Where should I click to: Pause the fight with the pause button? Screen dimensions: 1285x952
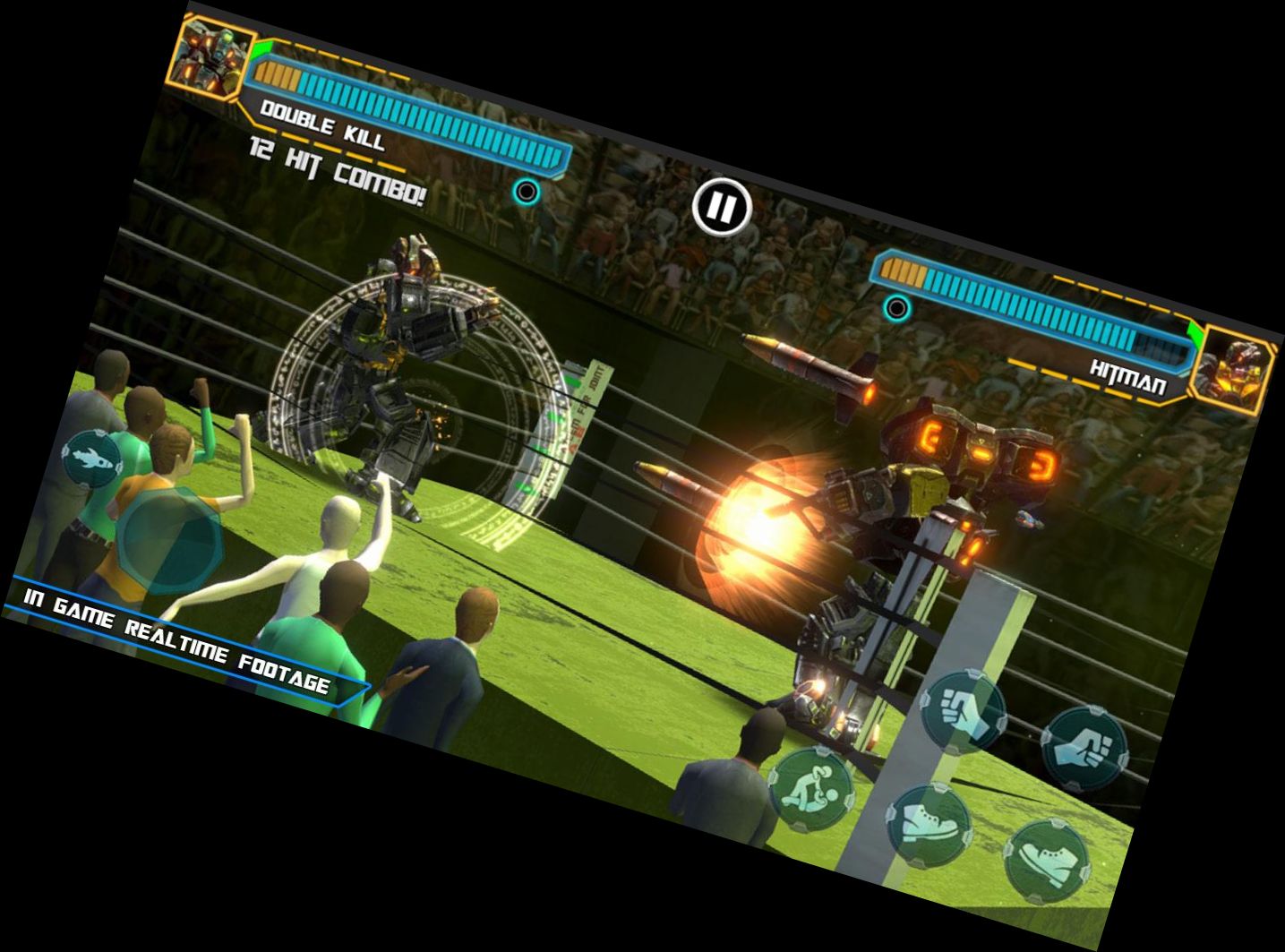tap(721, 208)
